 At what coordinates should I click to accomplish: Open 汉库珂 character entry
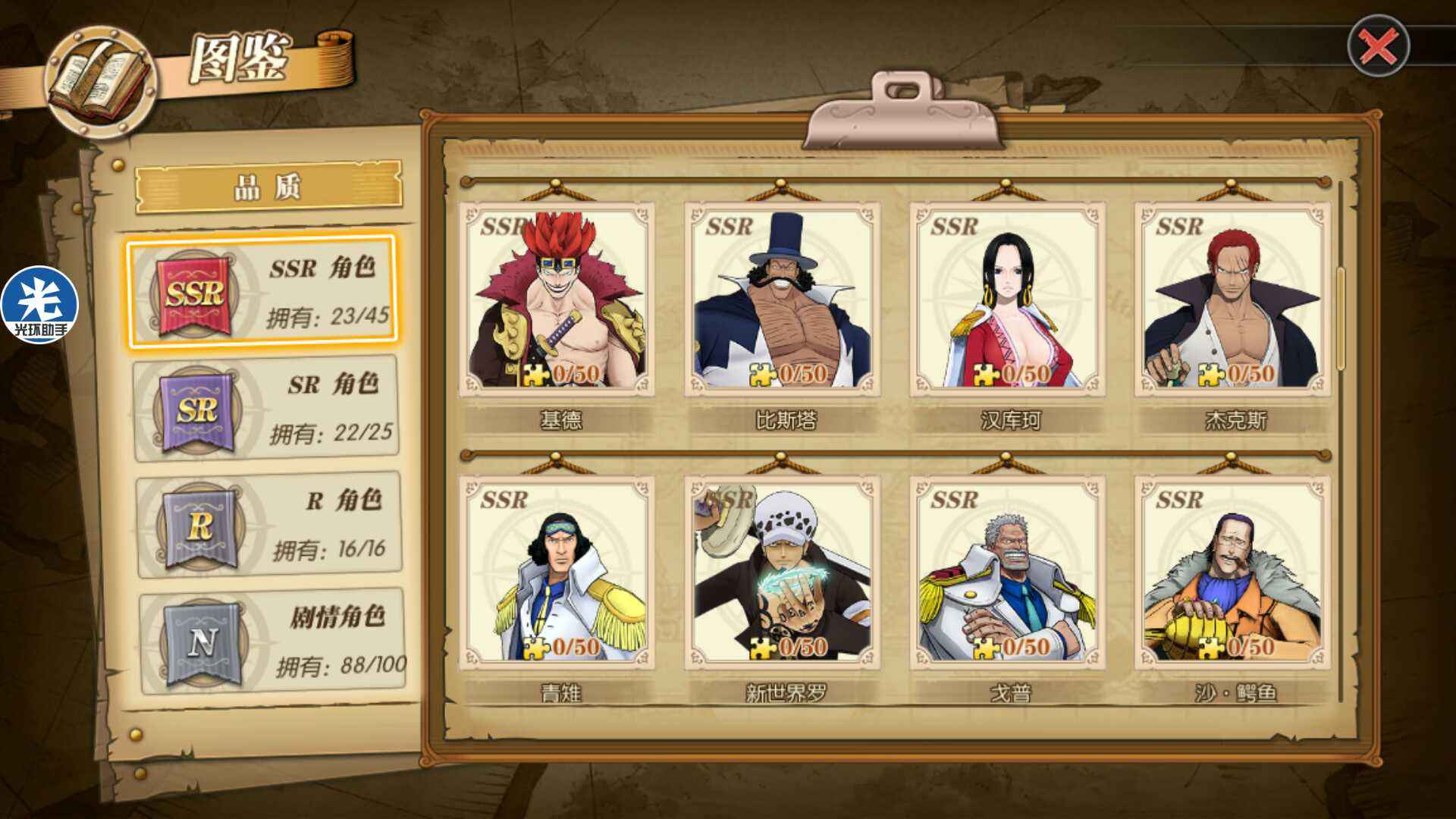[1007, 300]
